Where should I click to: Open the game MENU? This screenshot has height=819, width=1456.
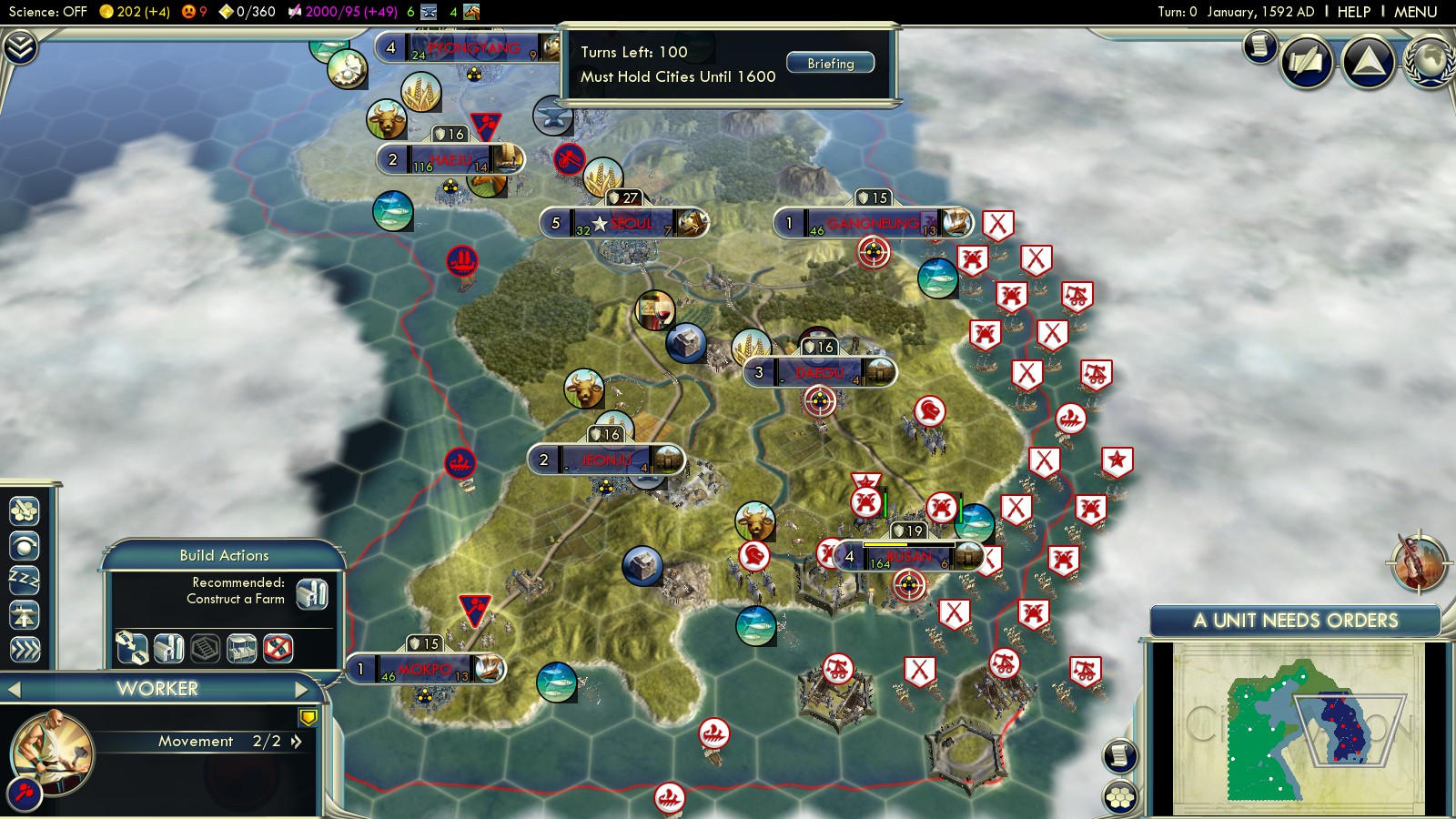1415,12
